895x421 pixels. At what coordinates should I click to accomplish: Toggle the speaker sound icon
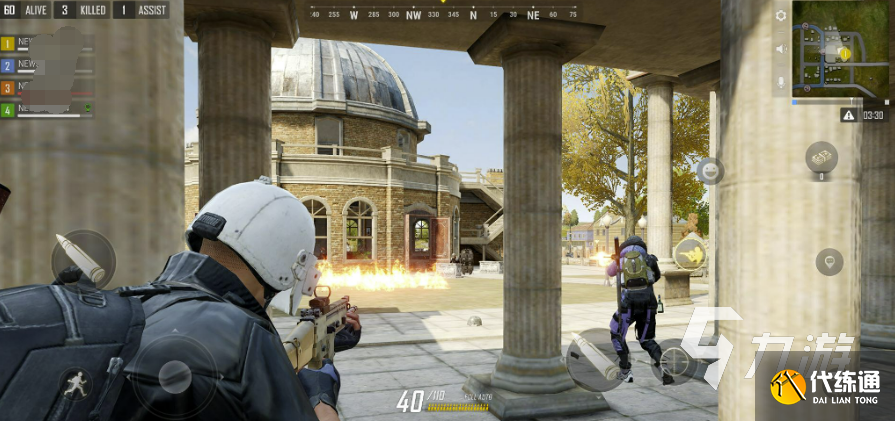click(x=781, y=49)
